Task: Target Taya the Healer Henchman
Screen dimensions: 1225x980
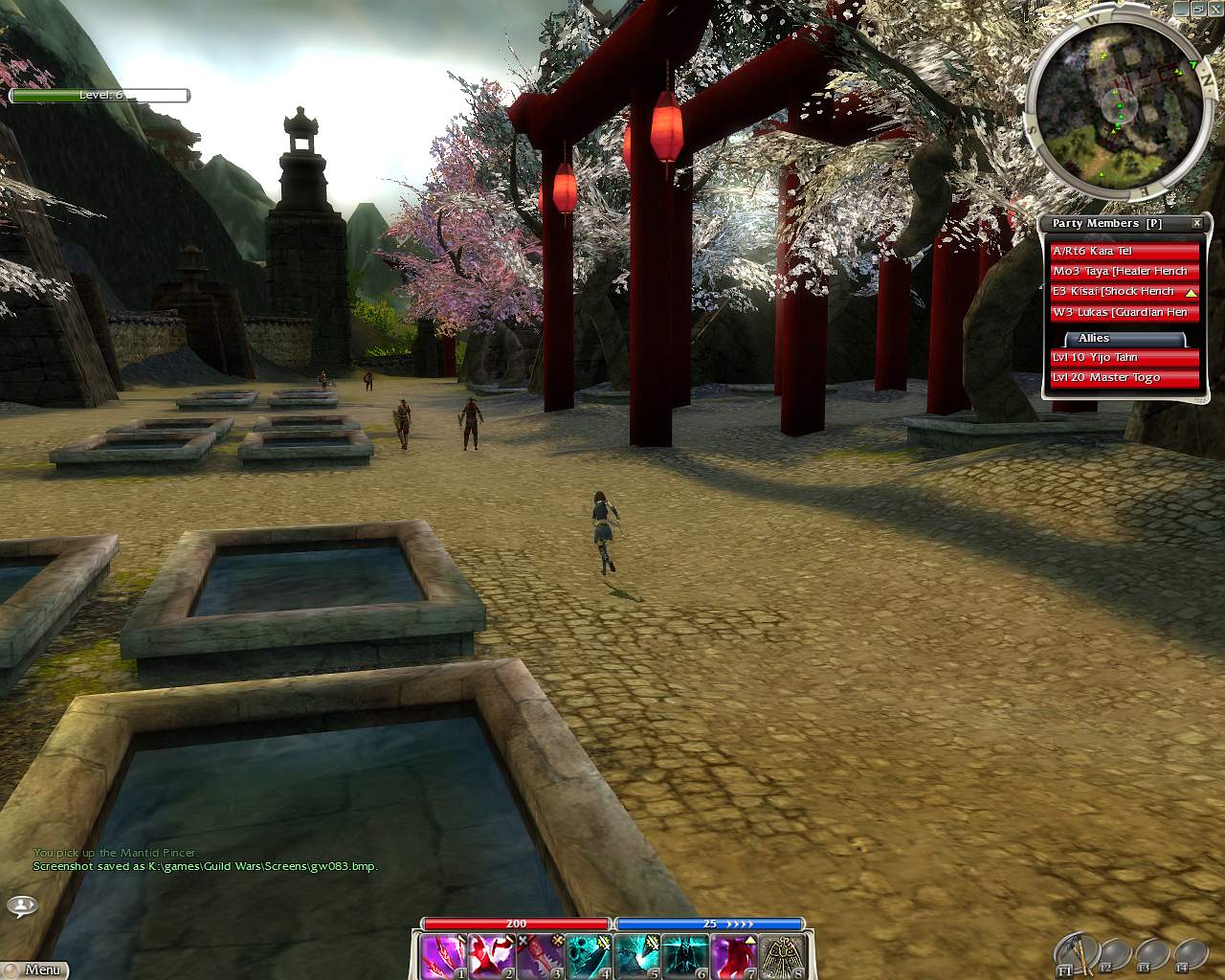Action: coord(1125,271)
